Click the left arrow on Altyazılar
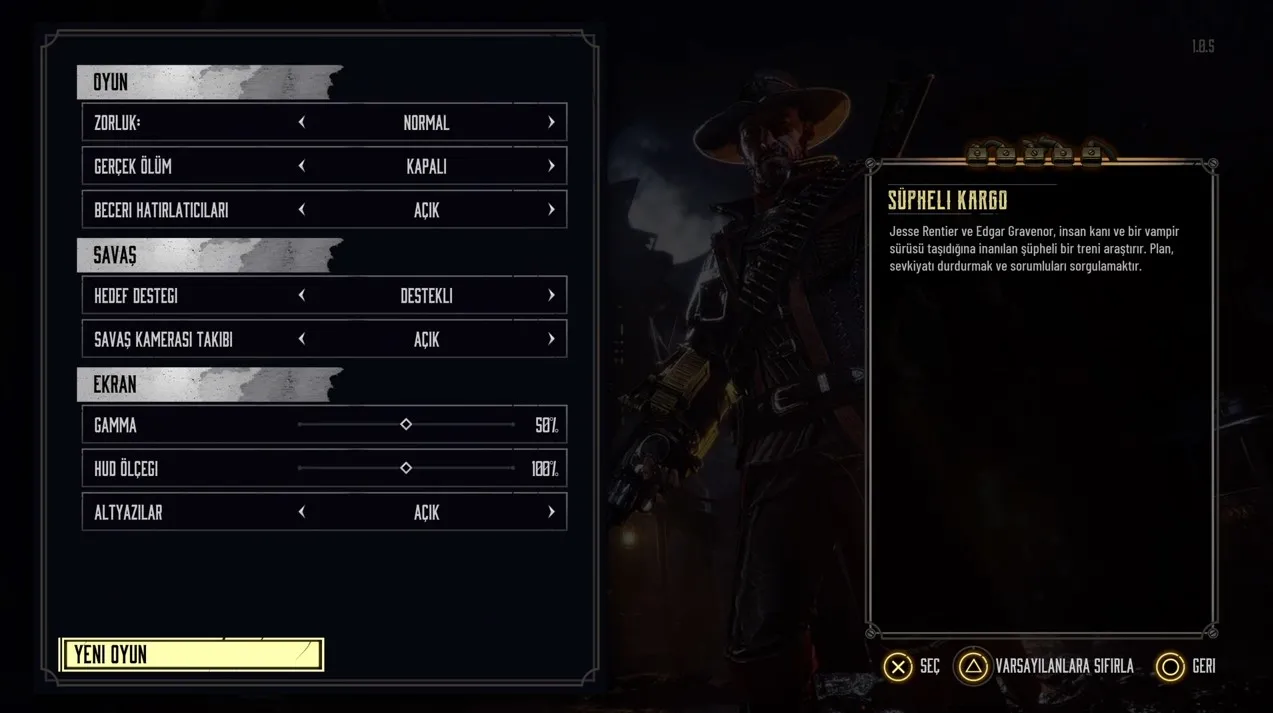Image resolution: width=1273 pixels, height=713 pixels. [x=302, y=512]
